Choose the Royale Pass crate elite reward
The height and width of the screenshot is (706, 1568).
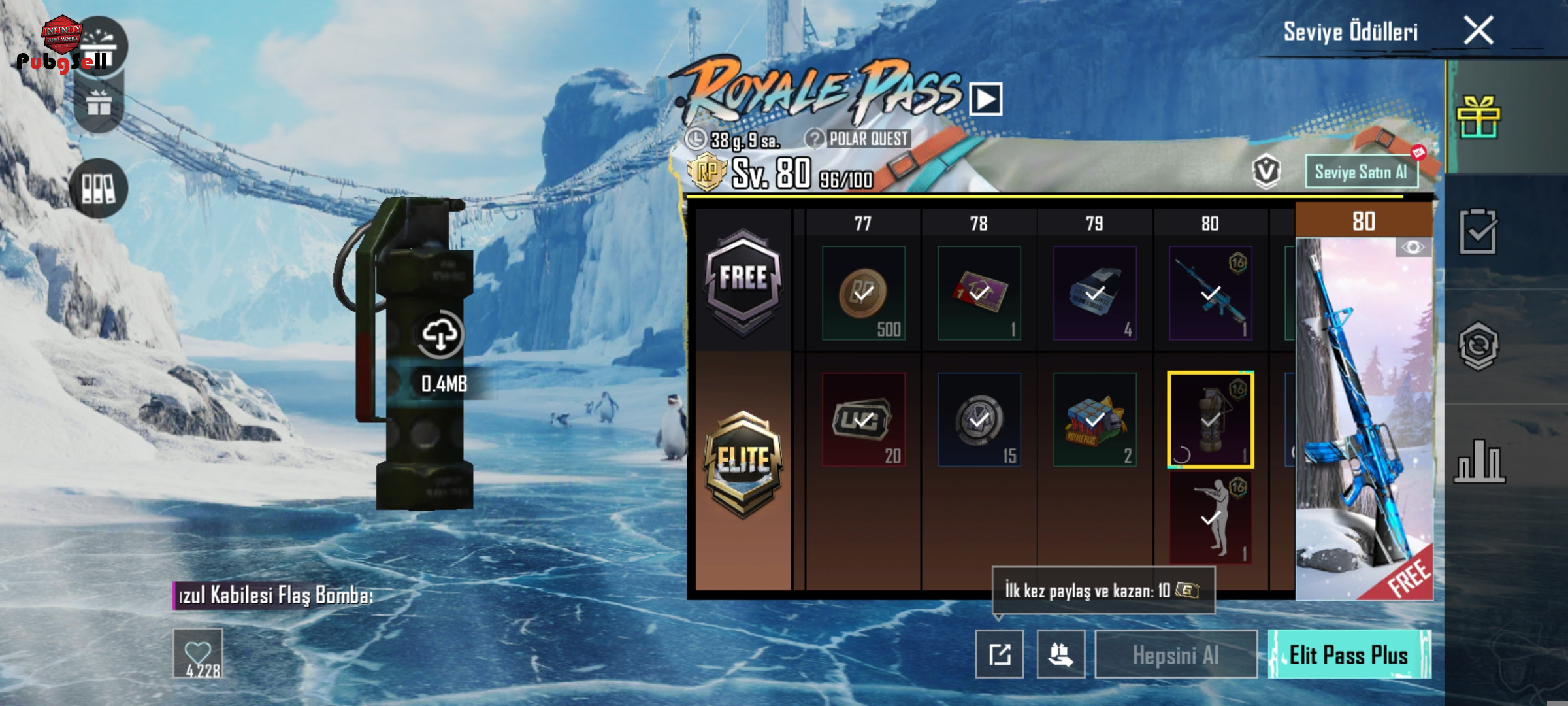[x=1094, y=420]
